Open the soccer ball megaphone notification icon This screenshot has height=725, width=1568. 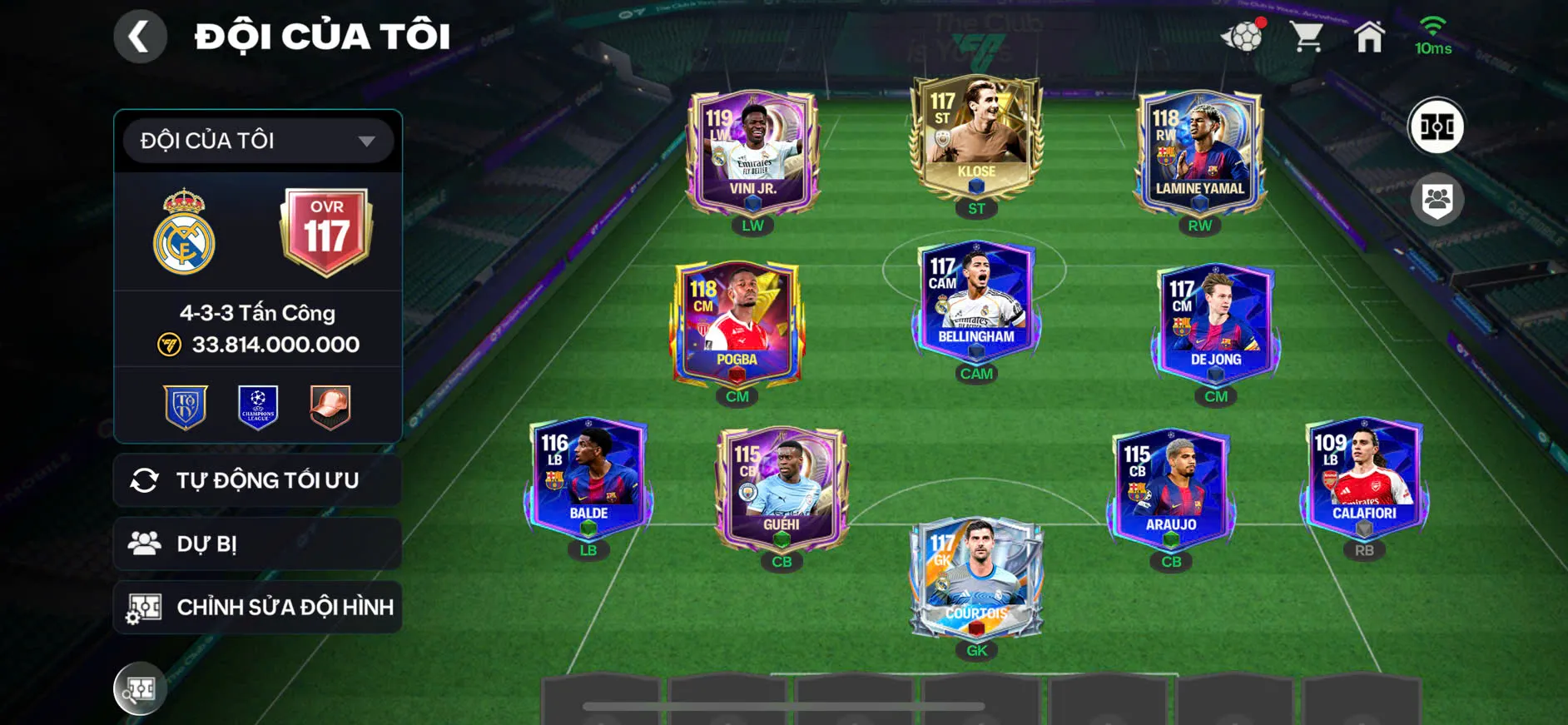click(1243, 36)
